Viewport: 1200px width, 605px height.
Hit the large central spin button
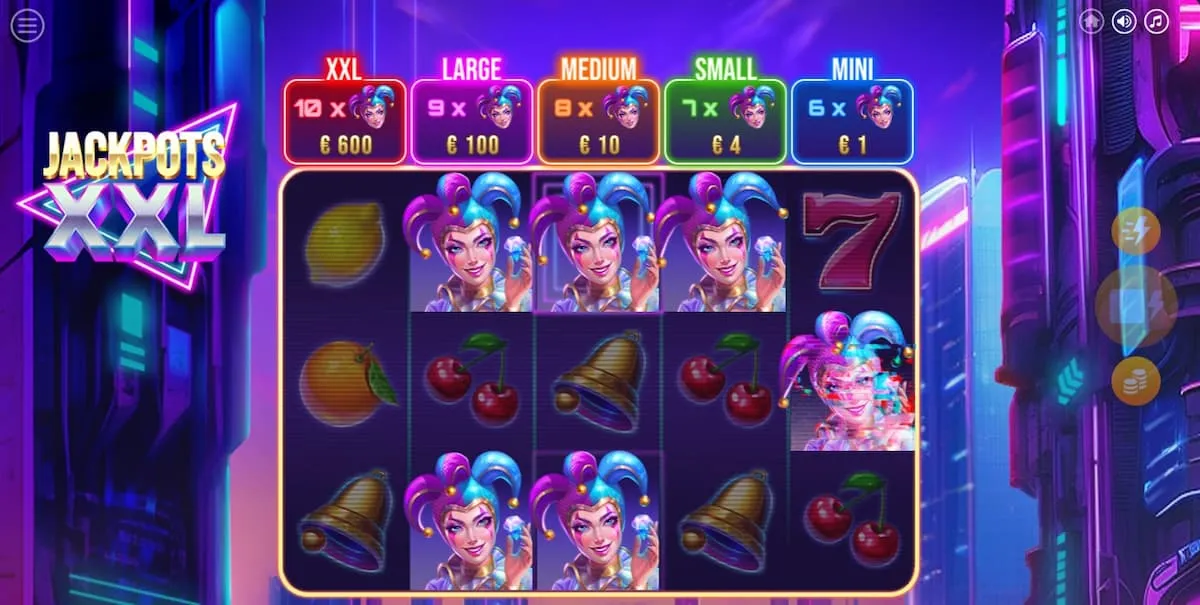click(x=1136, y=306)
